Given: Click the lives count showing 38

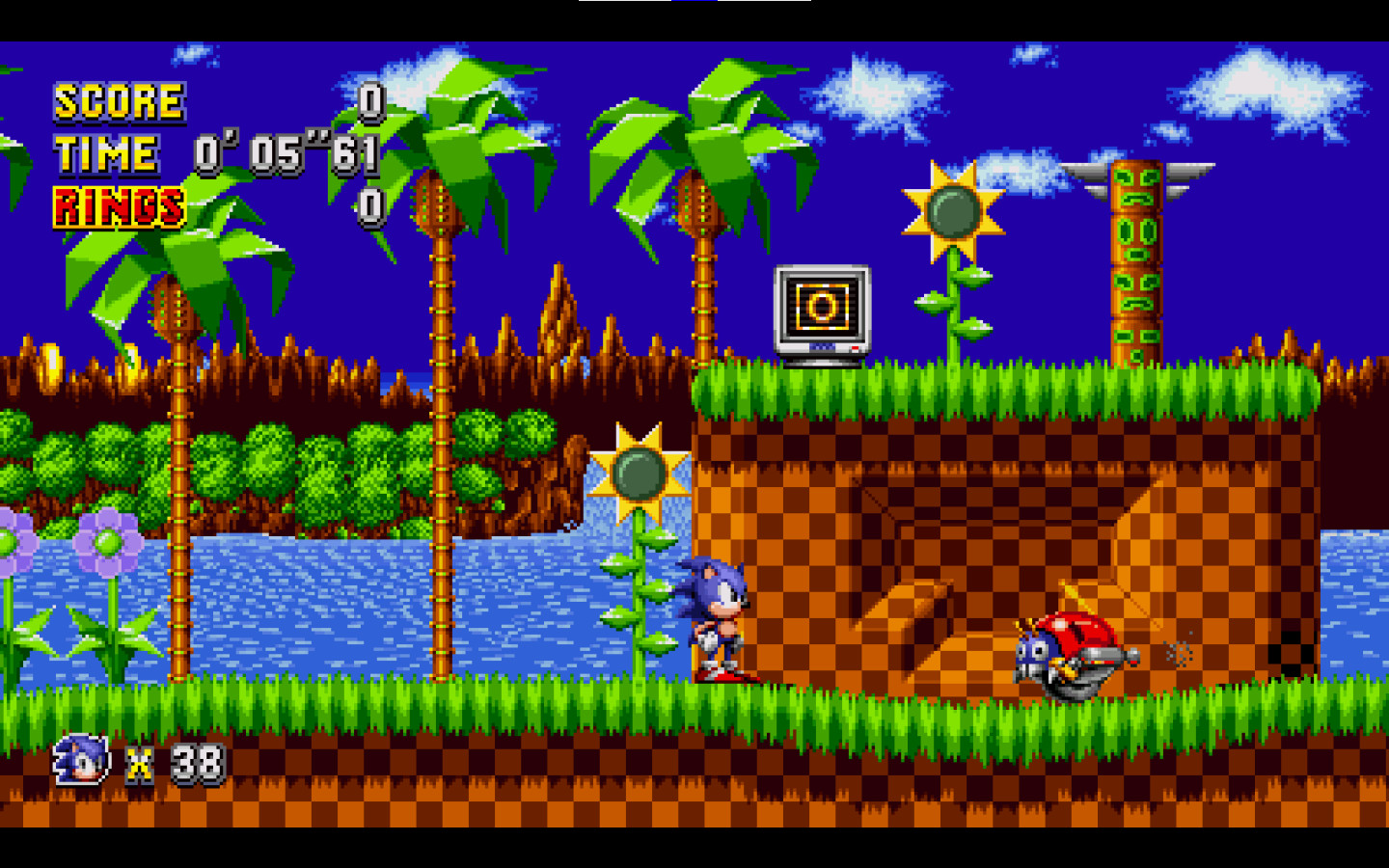Looking at the screenshot, I should click(x=198, y=762).
